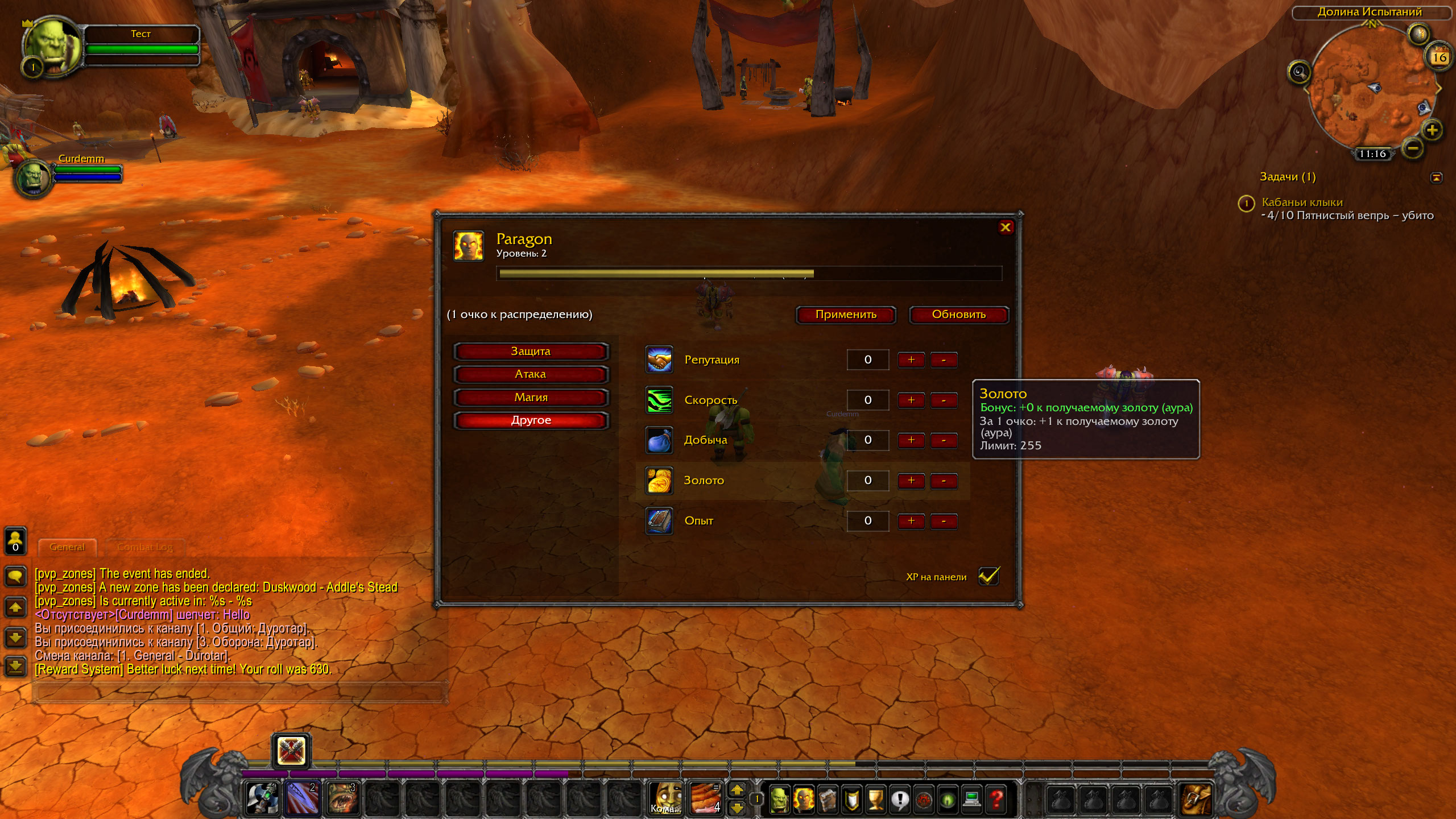Increase the Скорость stat by one
The image size is (1456, 819).
(x=911, y=400)
